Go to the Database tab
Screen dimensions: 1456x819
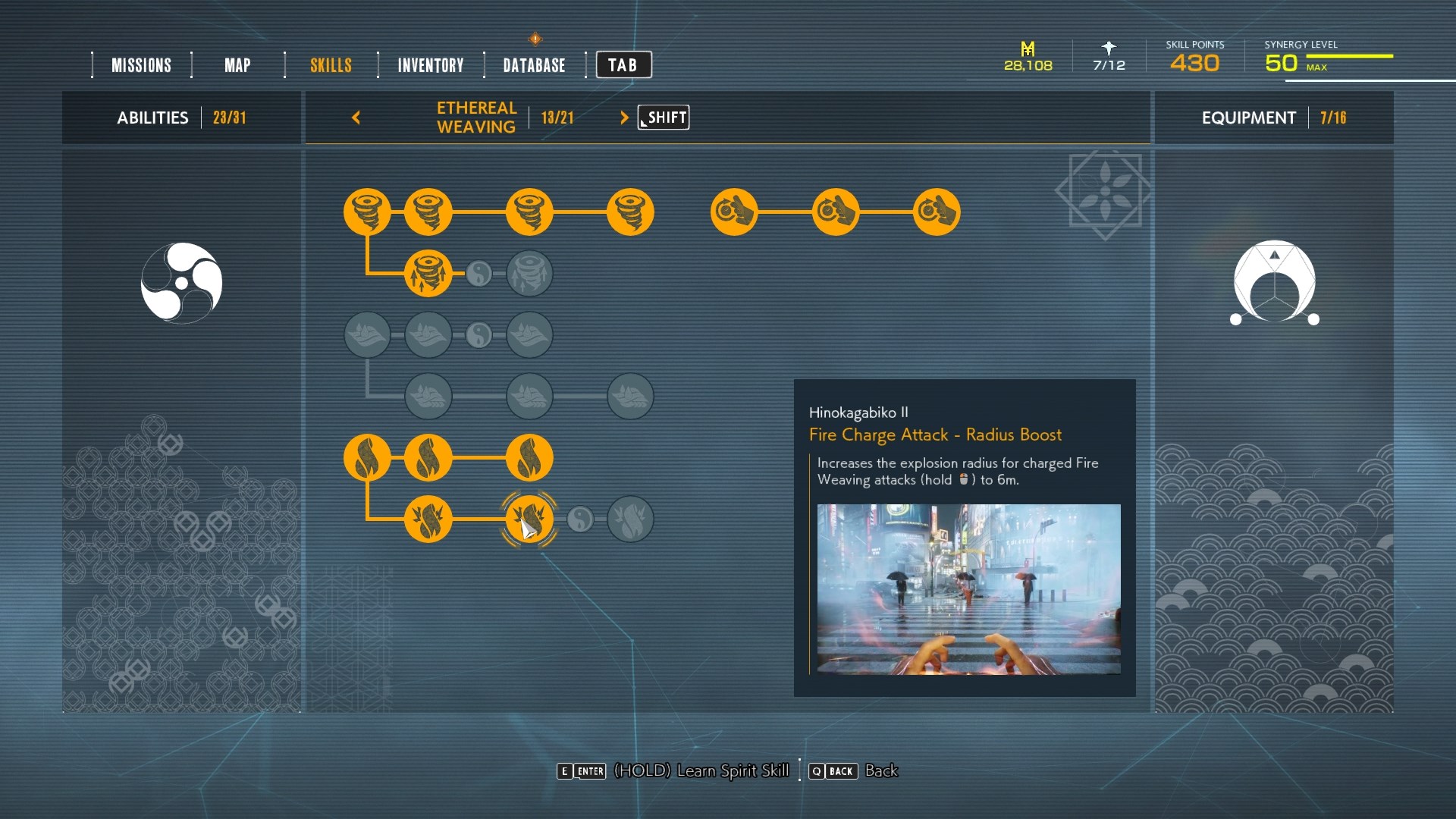coord(534,65)
